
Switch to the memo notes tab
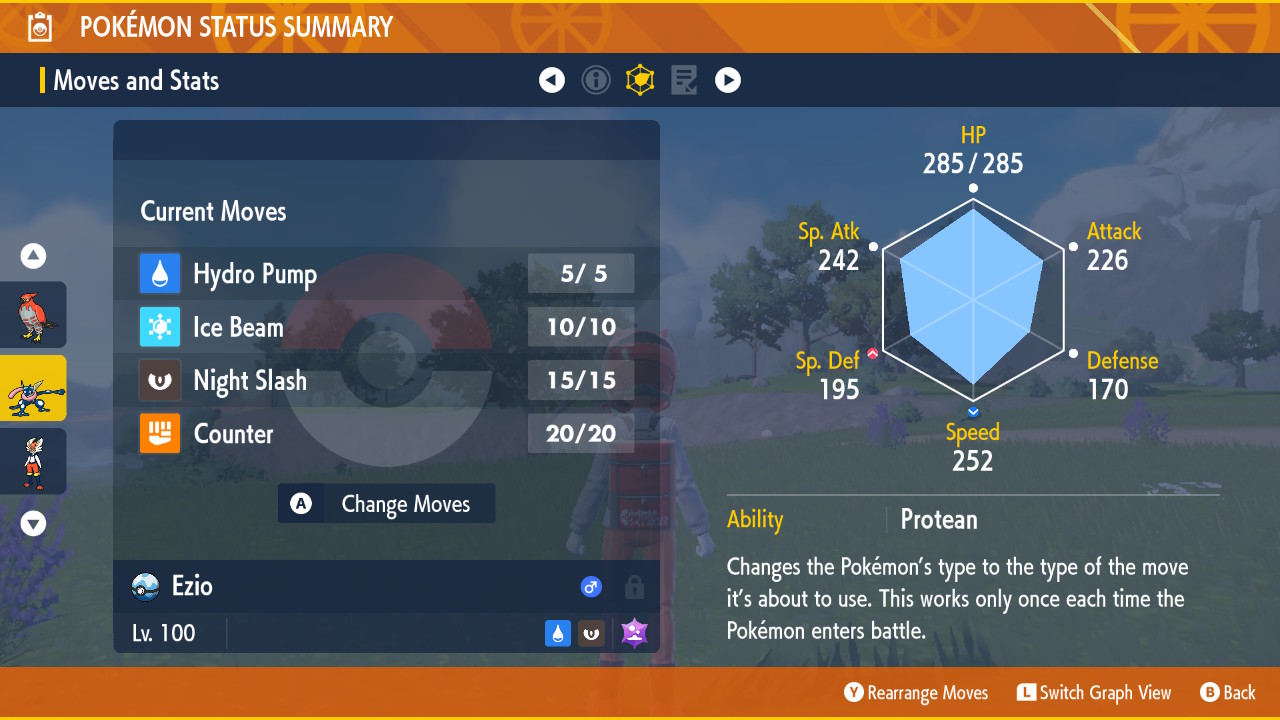pos(684,80)
